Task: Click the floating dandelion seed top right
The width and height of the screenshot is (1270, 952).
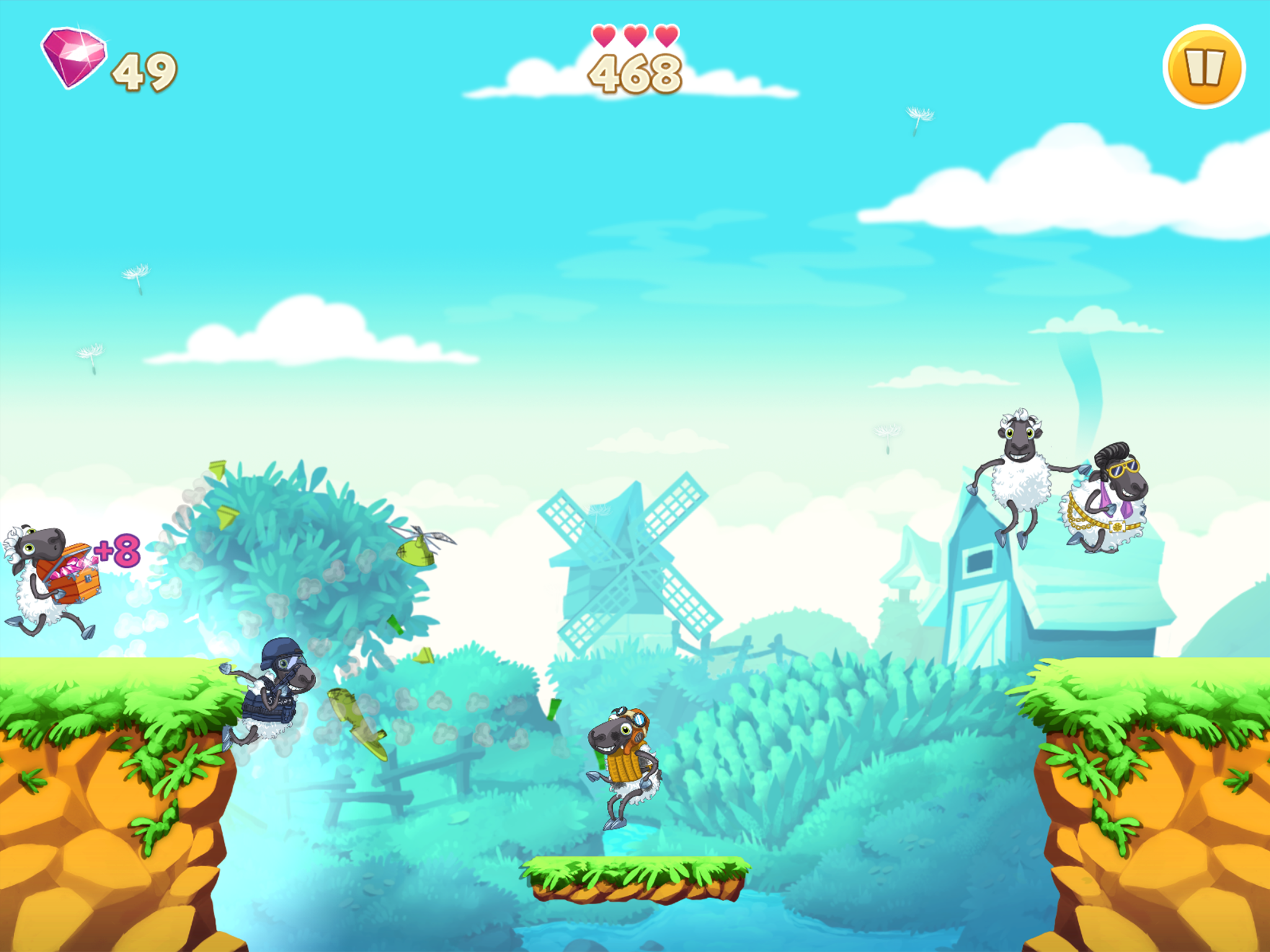Action: click(x=920, y=115)
